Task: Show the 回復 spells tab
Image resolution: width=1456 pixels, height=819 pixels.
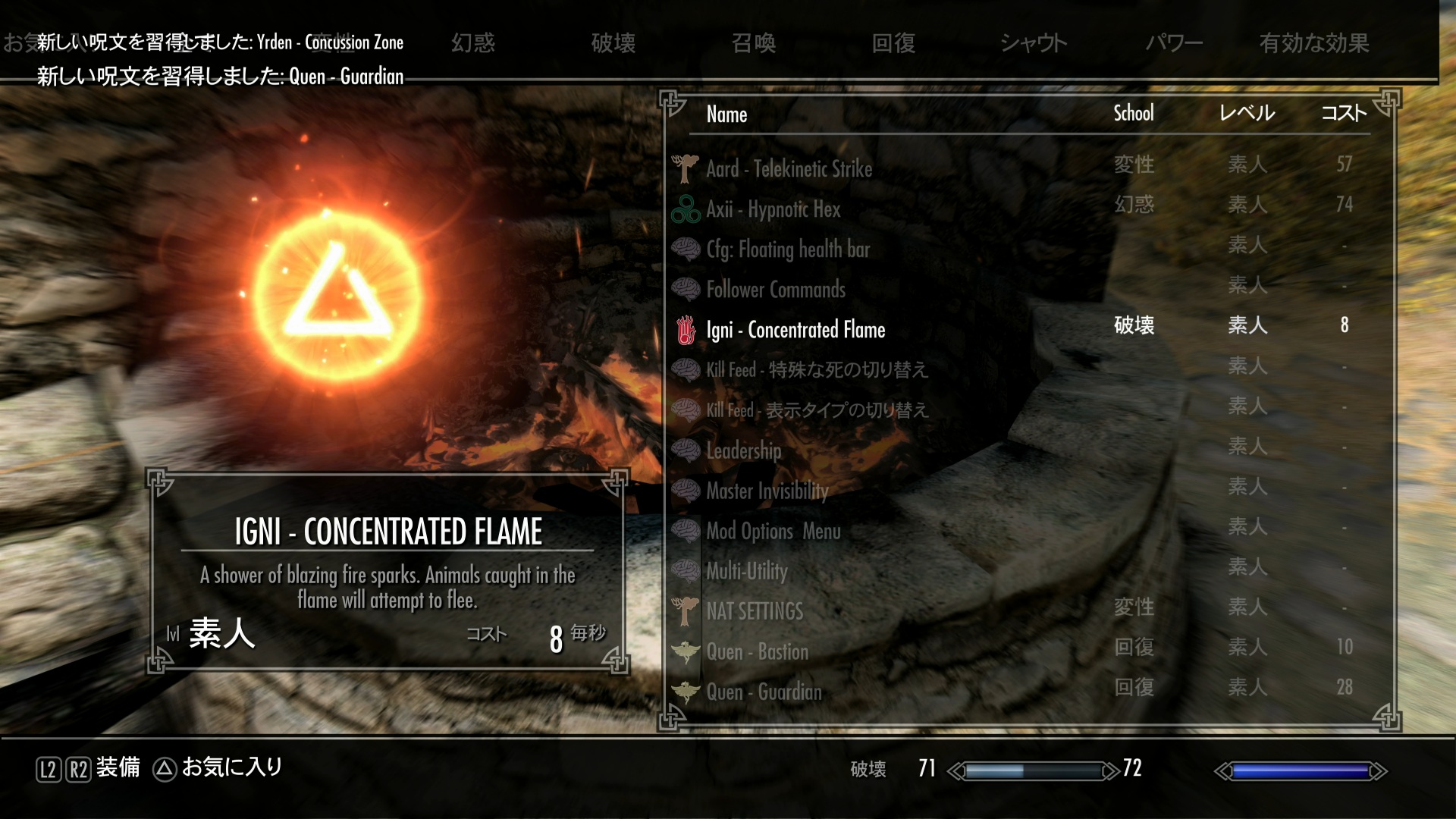Action: click(894, 42)
